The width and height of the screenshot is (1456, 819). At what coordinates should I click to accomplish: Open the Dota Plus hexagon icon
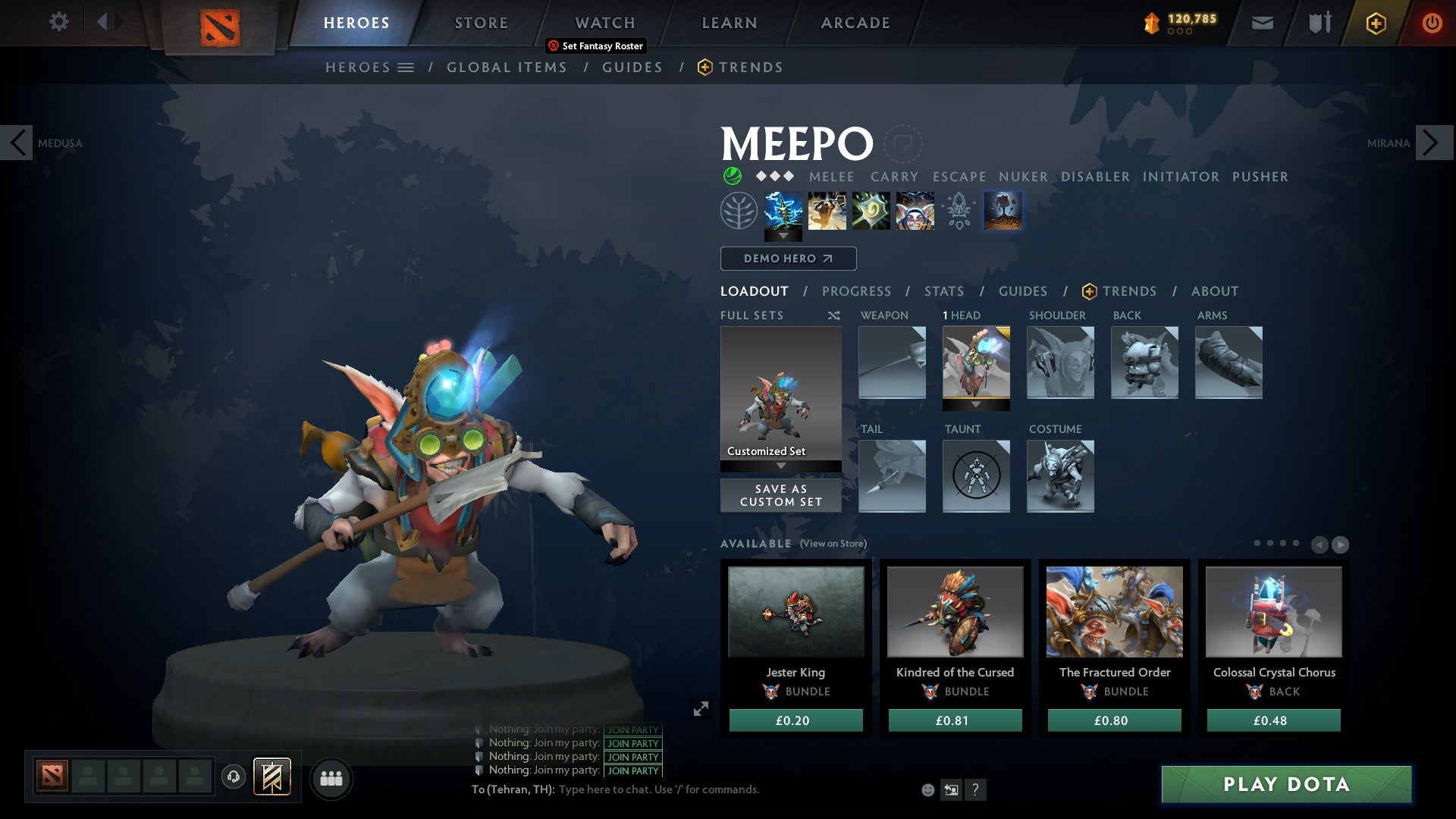[1375, 23]
